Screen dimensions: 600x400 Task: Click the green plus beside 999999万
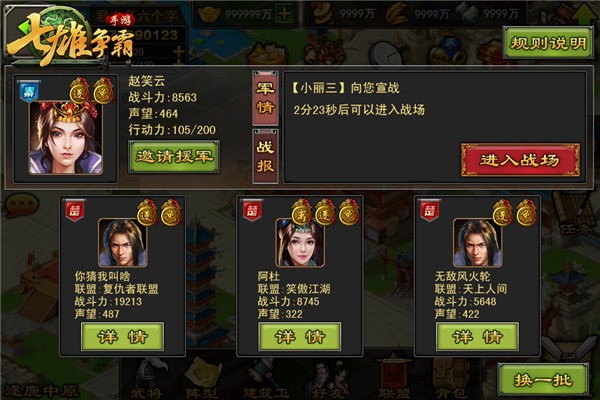(285, 15)
